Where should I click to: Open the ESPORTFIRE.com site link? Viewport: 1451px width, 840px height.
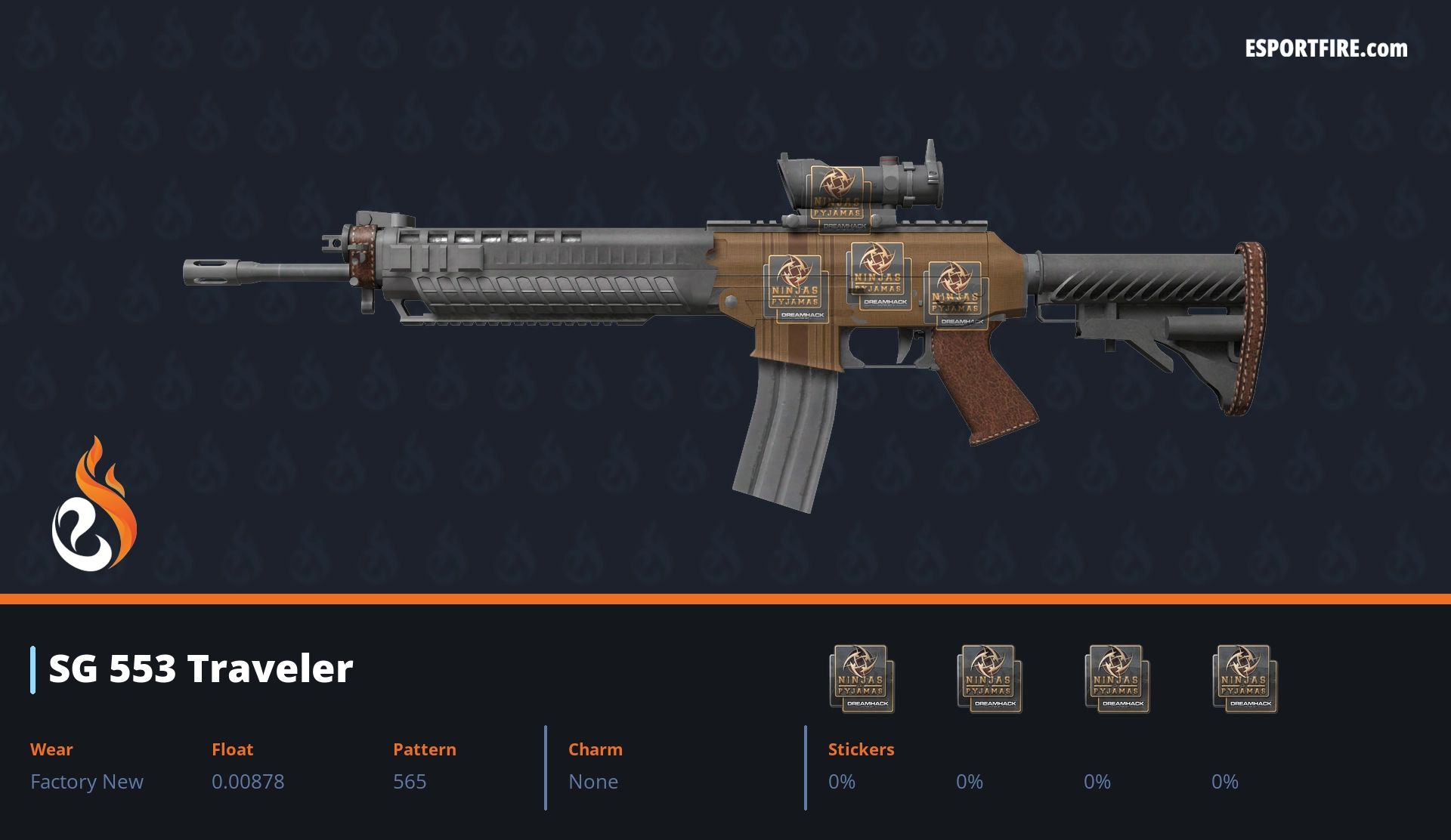click(x=1326, y=49)
